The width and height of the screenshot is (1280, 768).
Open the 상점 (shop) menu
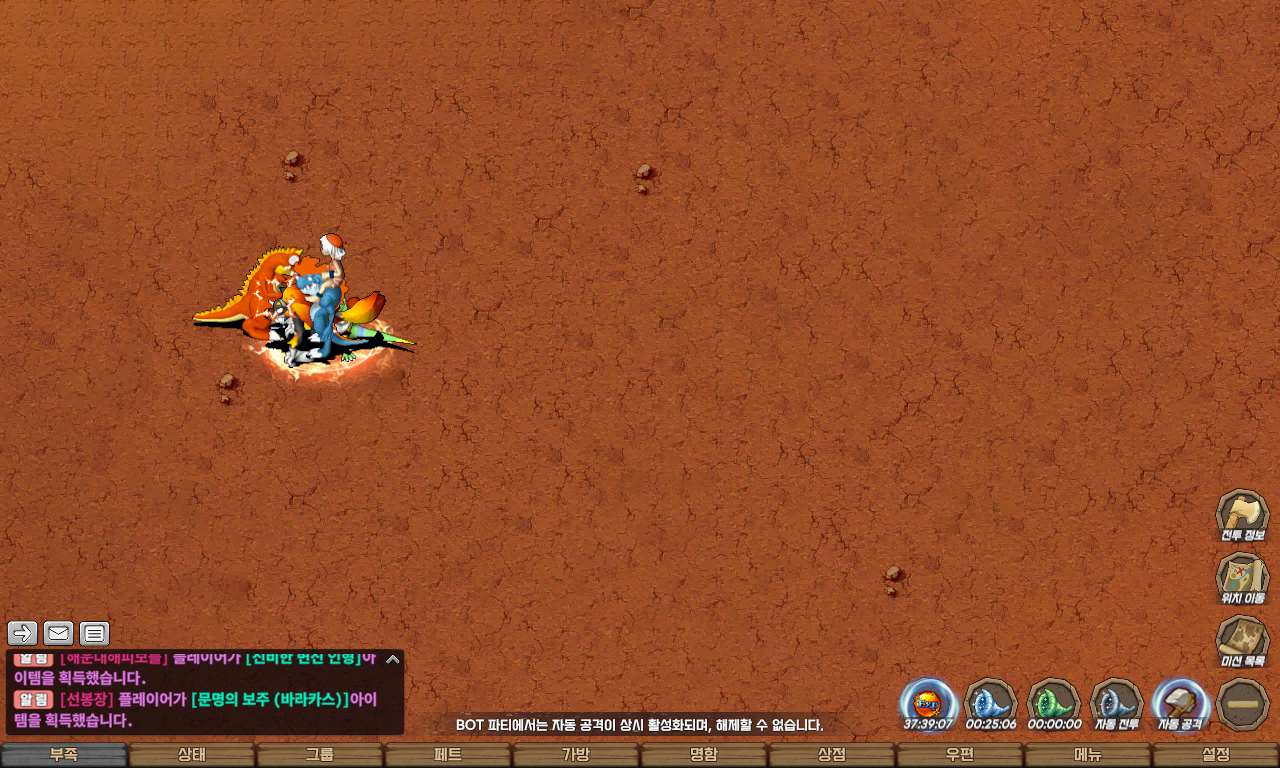[832, 755]
